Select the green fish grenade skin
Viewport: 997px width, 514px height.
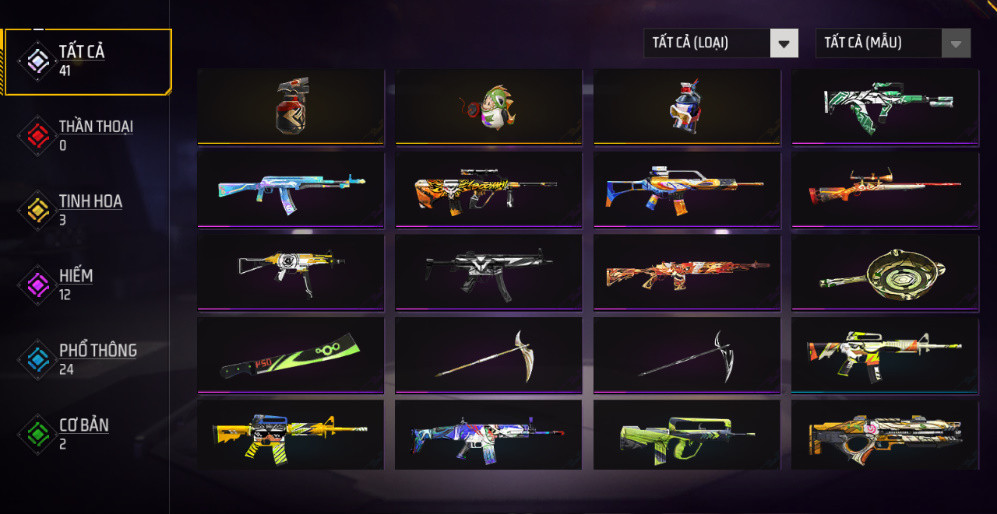coord(488,106)
